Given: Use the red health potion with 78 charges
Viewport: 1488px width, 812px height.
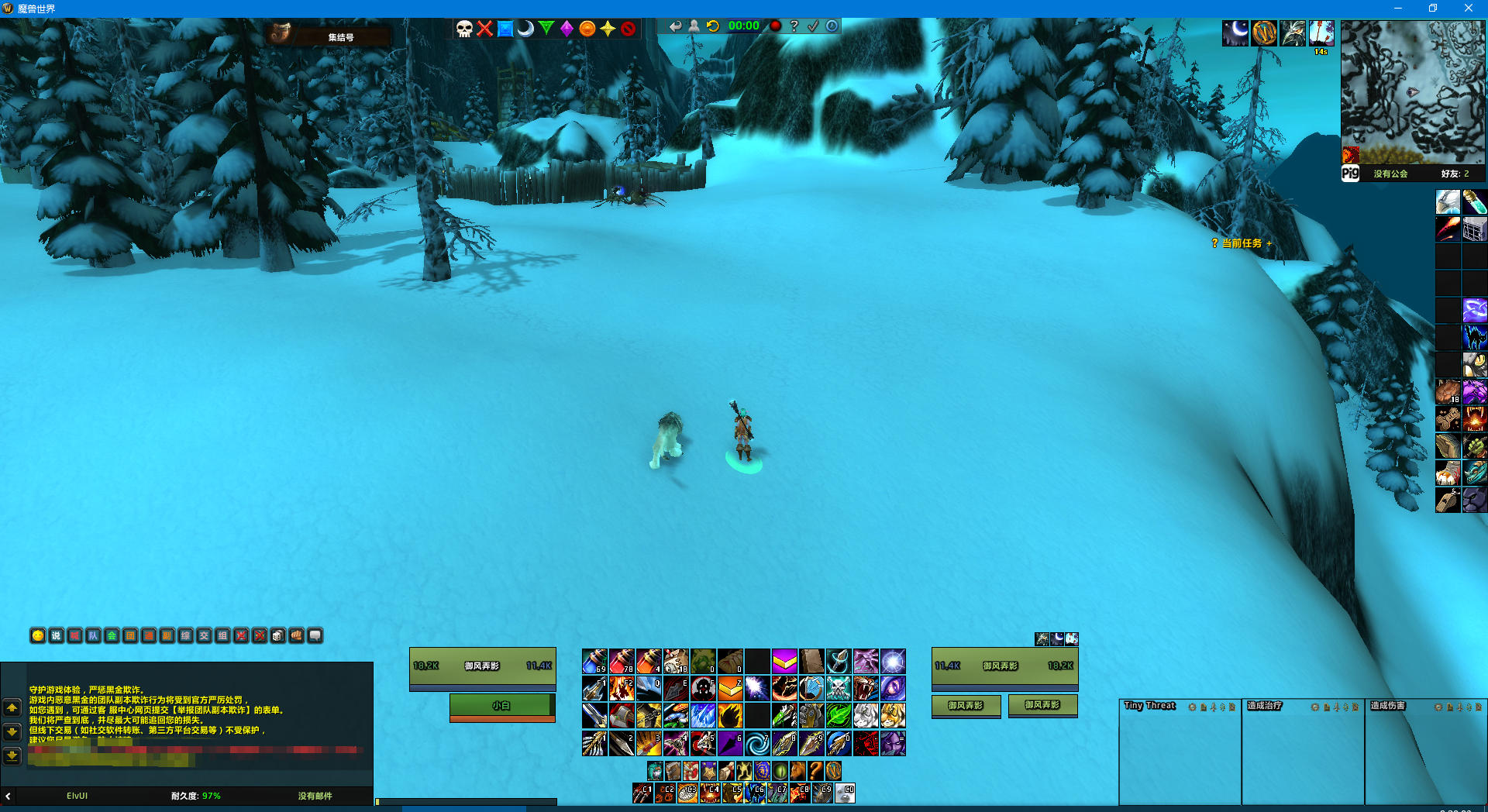Looking at the screenshot, I should [622, 661].
